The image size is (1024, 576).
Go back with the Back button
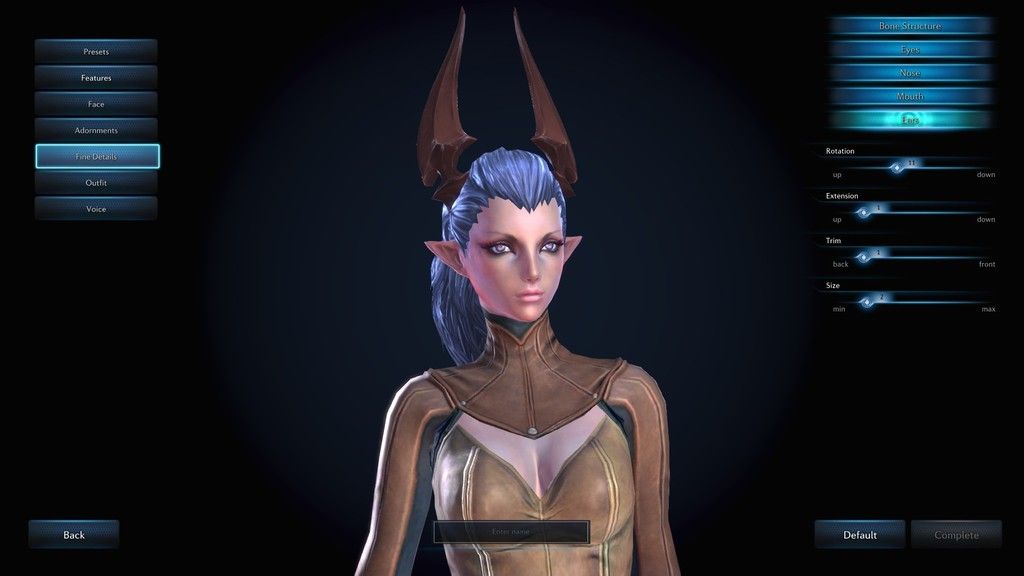click(74, 535)
